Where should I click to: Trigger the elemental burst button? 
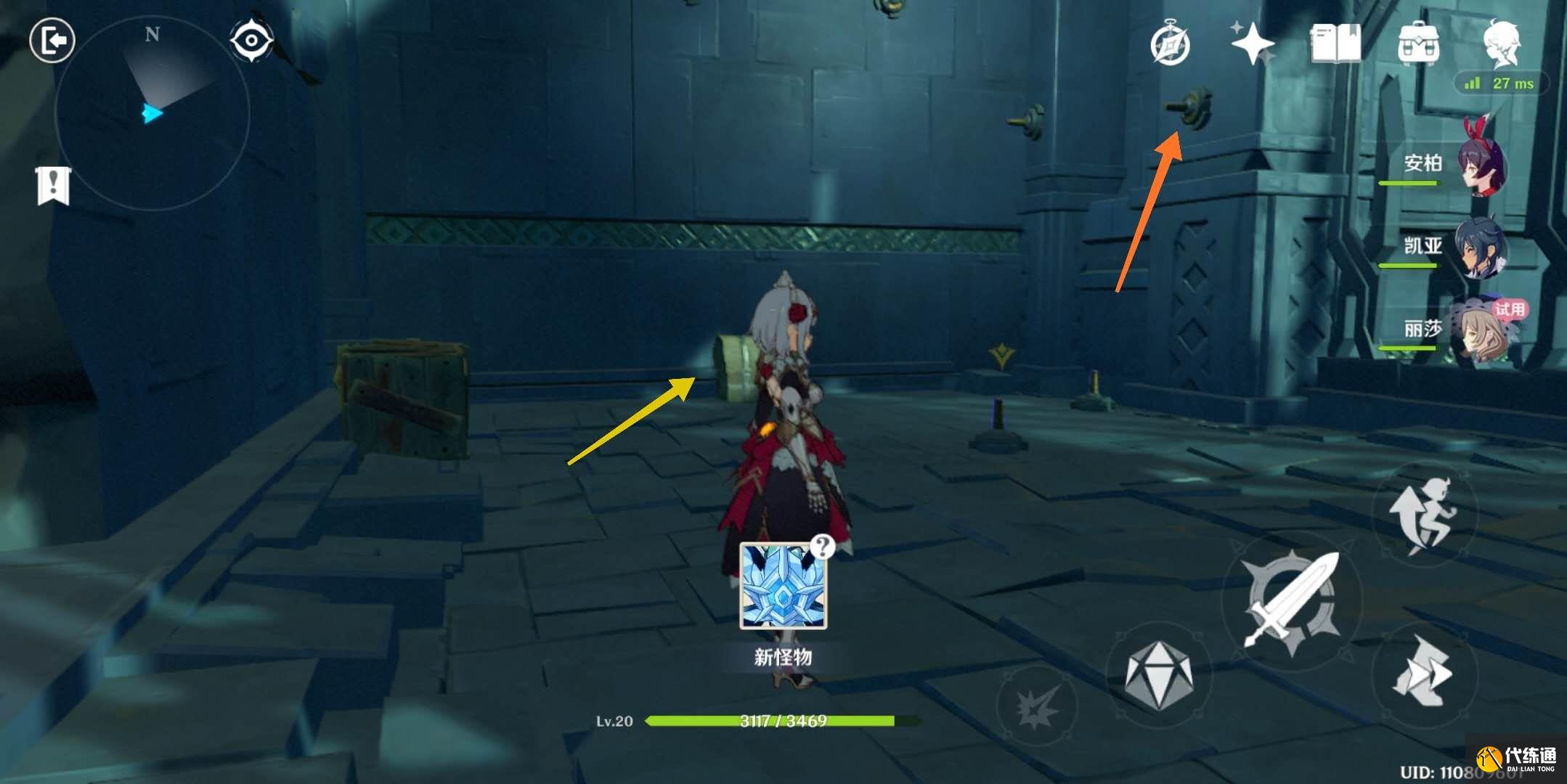[x=1038, y=704]
